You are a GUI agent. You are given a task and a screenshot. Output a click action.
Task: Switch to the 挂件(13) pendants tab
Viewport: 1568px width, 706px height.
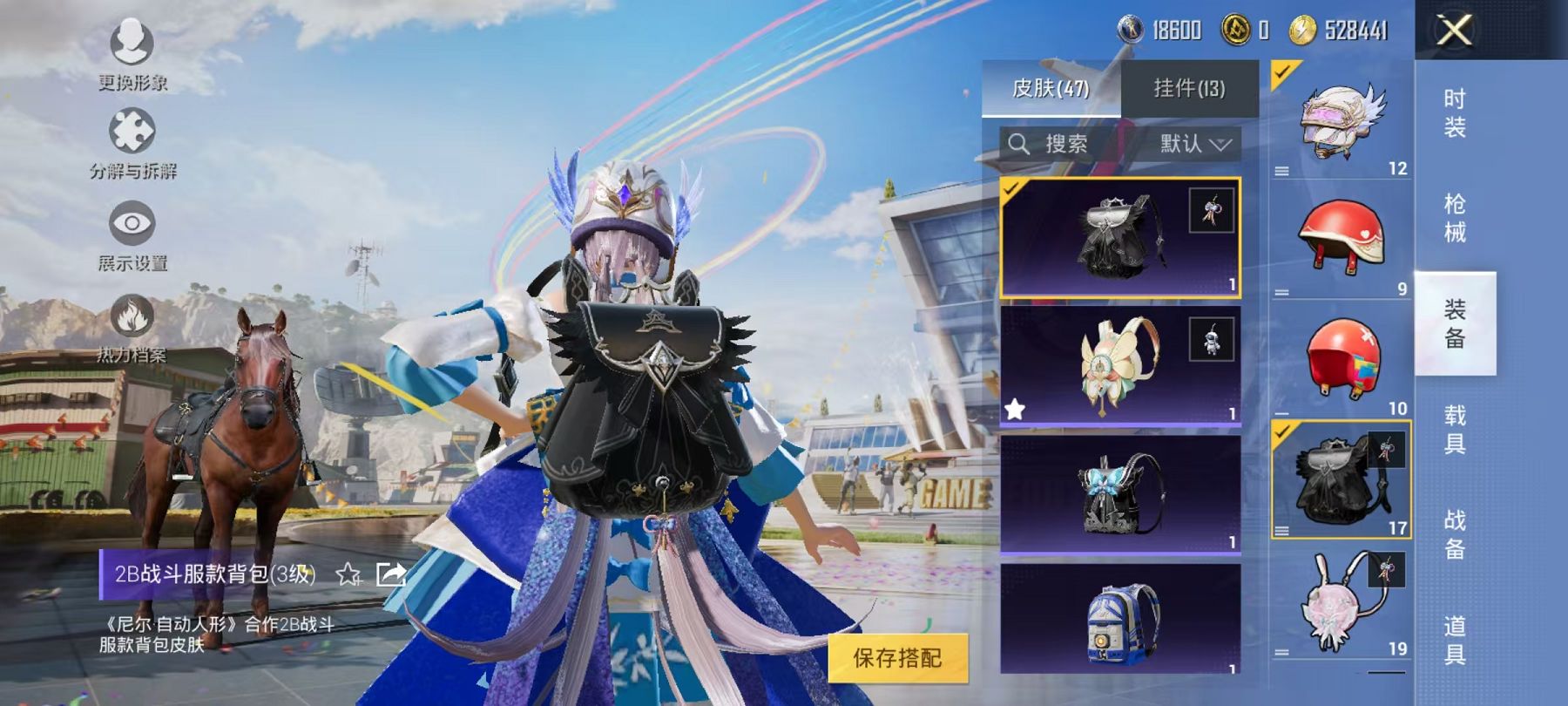pos(1189,87)
